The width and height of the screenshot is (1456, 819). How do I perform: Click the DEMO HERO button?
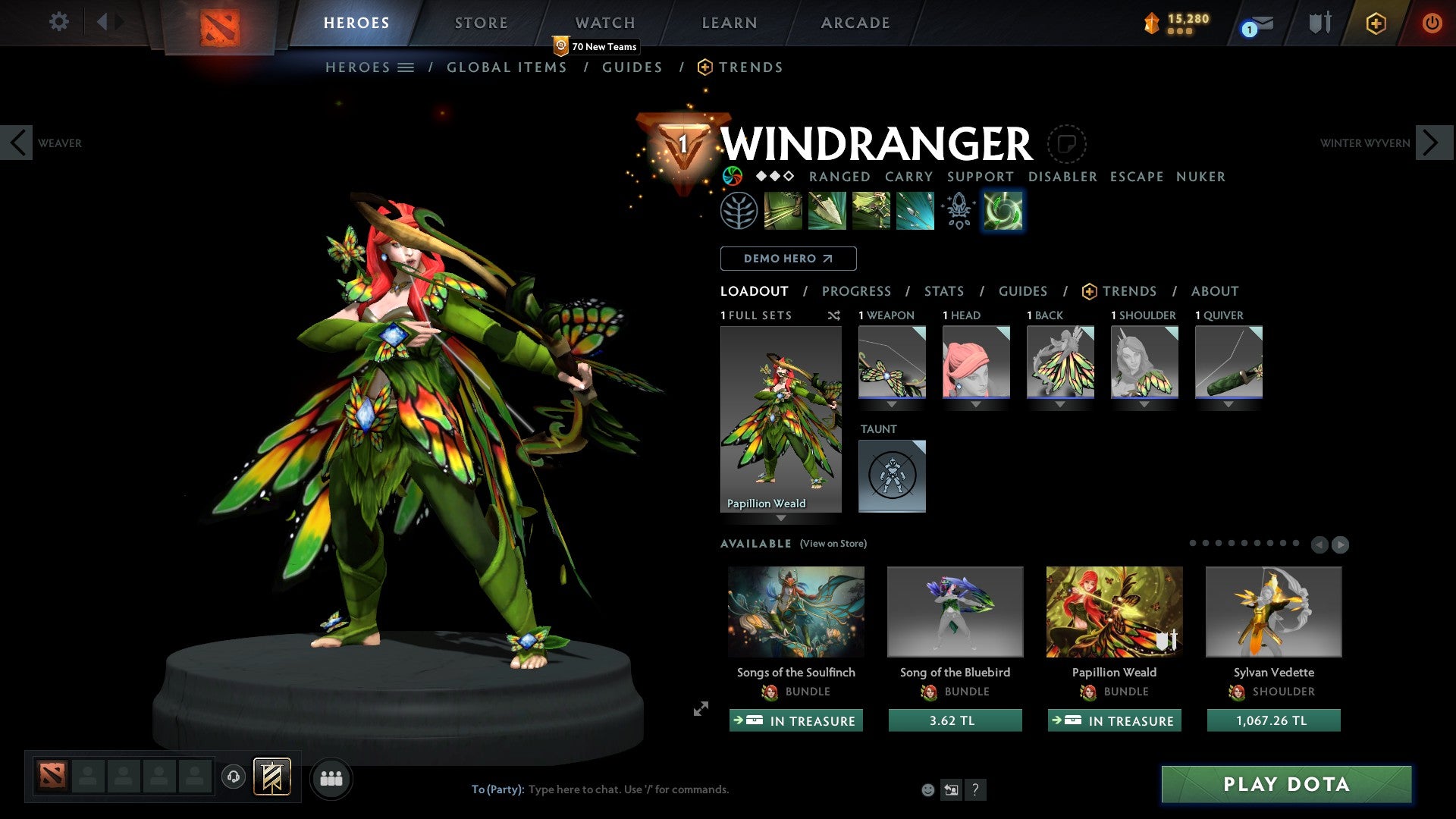tap(787, 258)
